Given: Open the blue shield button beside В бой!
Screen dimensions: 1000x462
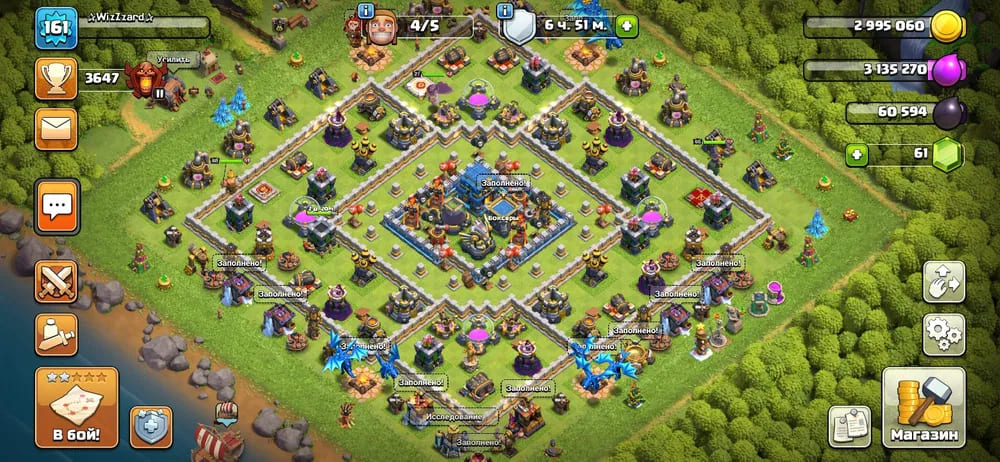Looking at the screenshot, I should coord(151,426).
